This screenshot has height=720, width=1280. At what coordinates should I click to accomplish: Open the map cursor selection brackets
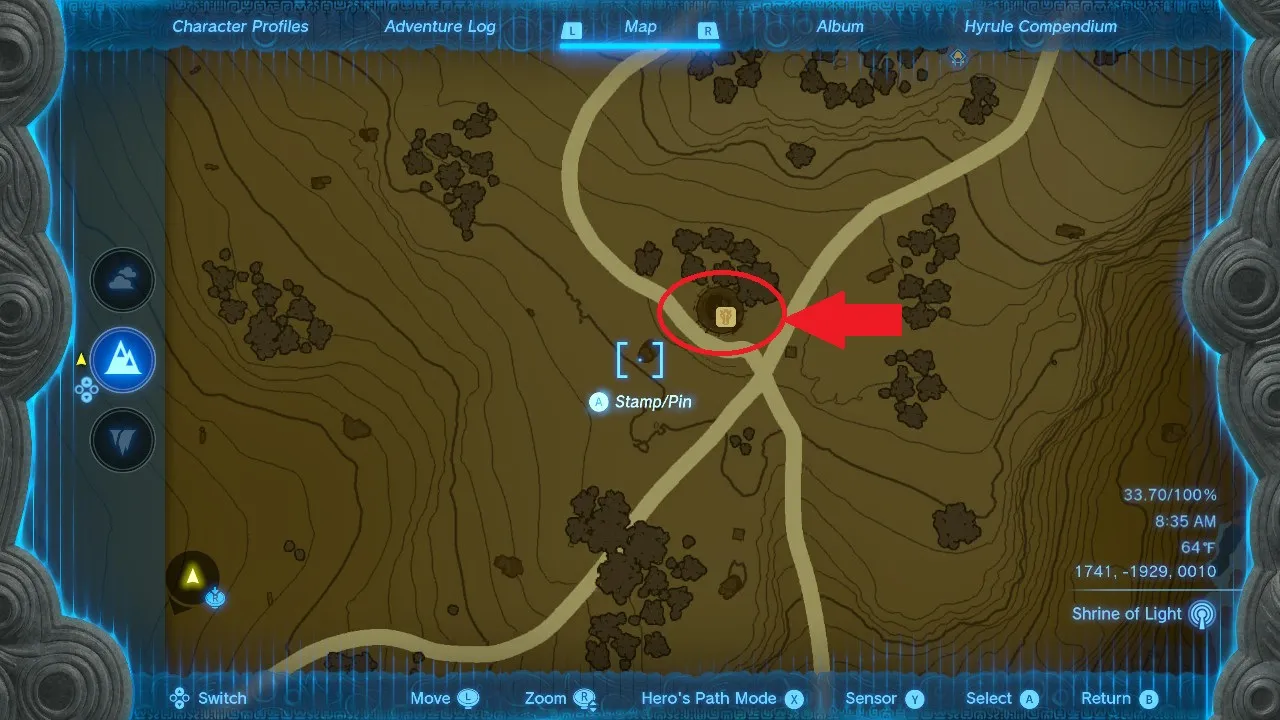(x=639, y=361)
